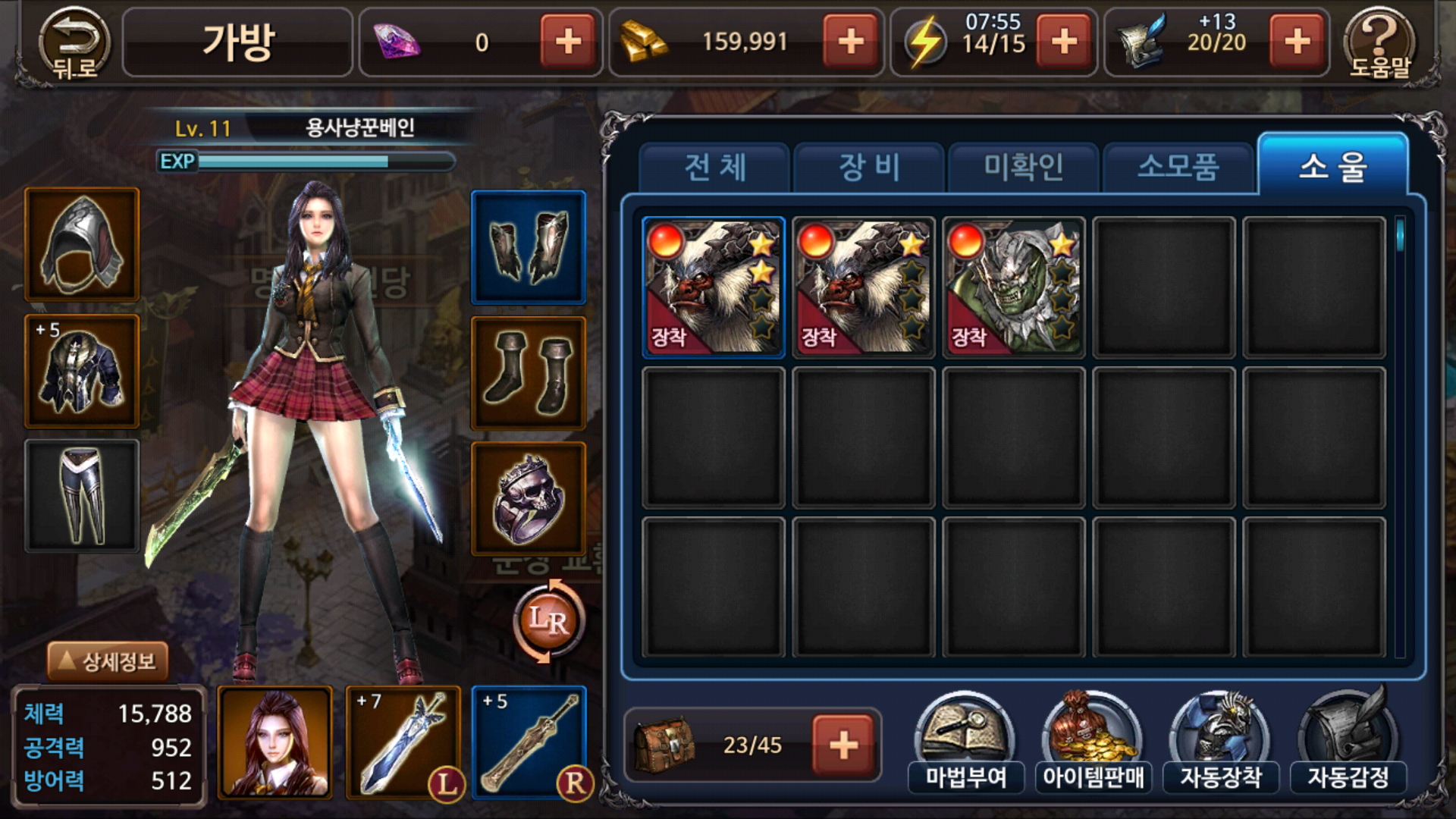Choose the skull ring slot

[x=529, y=499]
